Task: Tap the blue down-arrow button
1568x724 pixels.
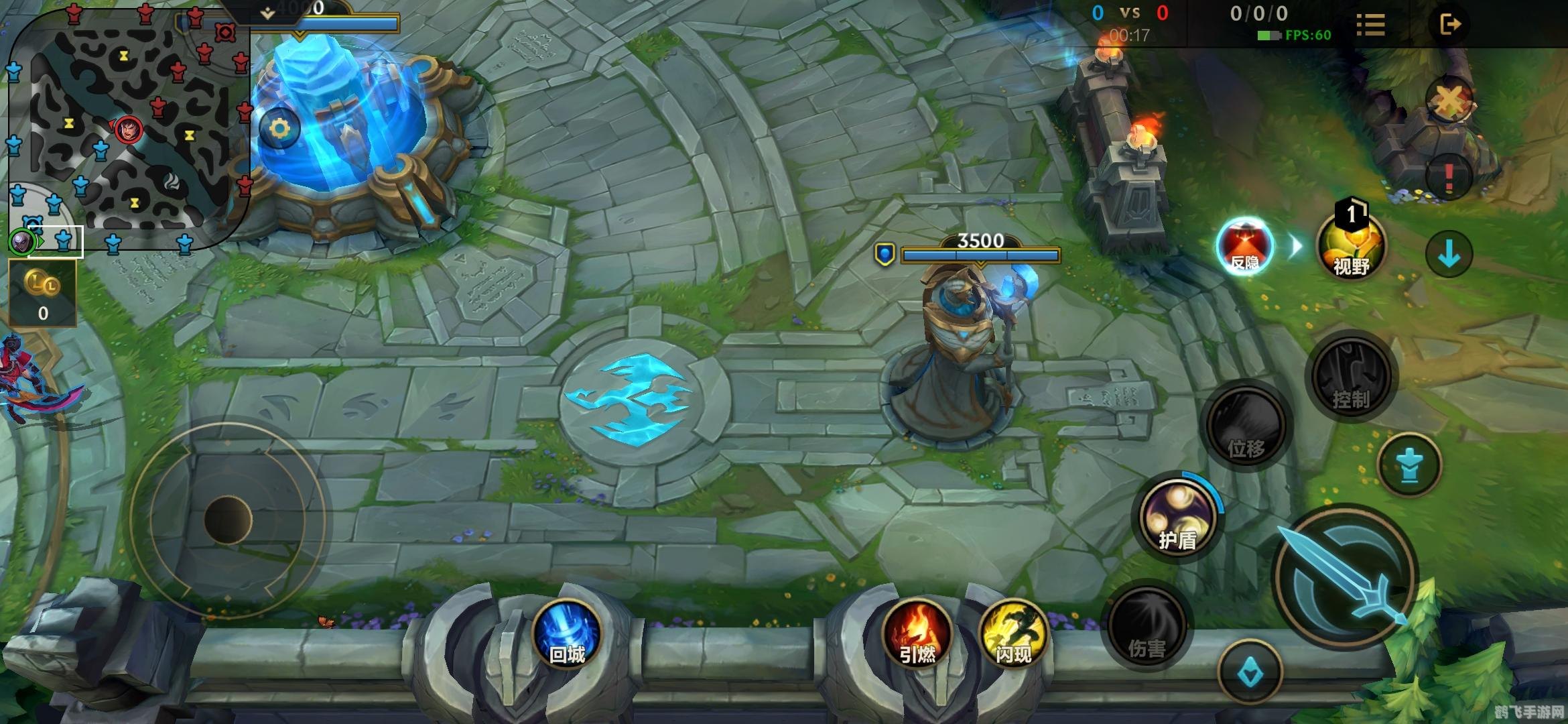Action: (1449, 254)
